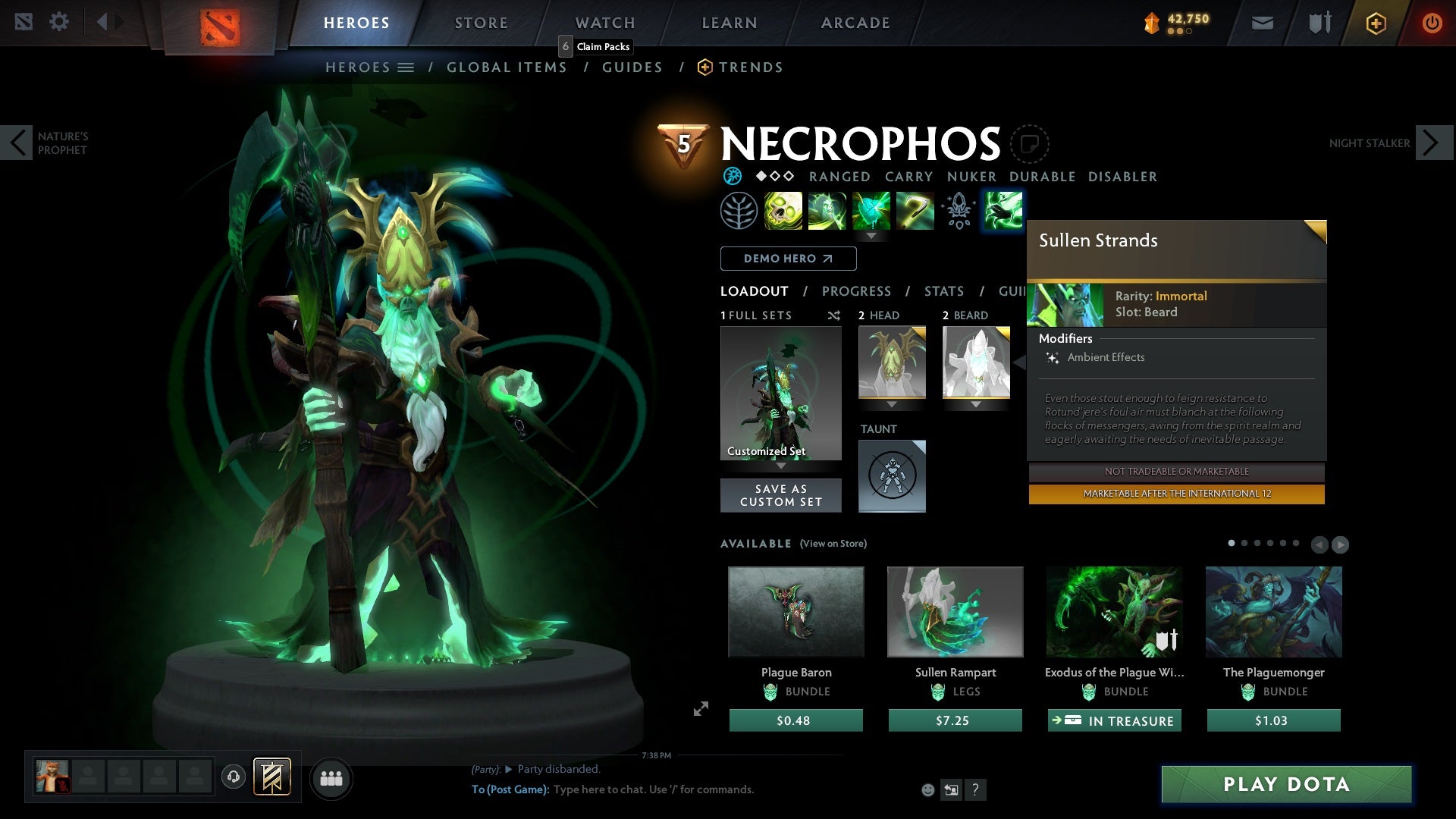Click the emoticon icon in chat bar
The height and width of the screenshot is (819, 1456).
pyautogui.click(x=927, y=789)
